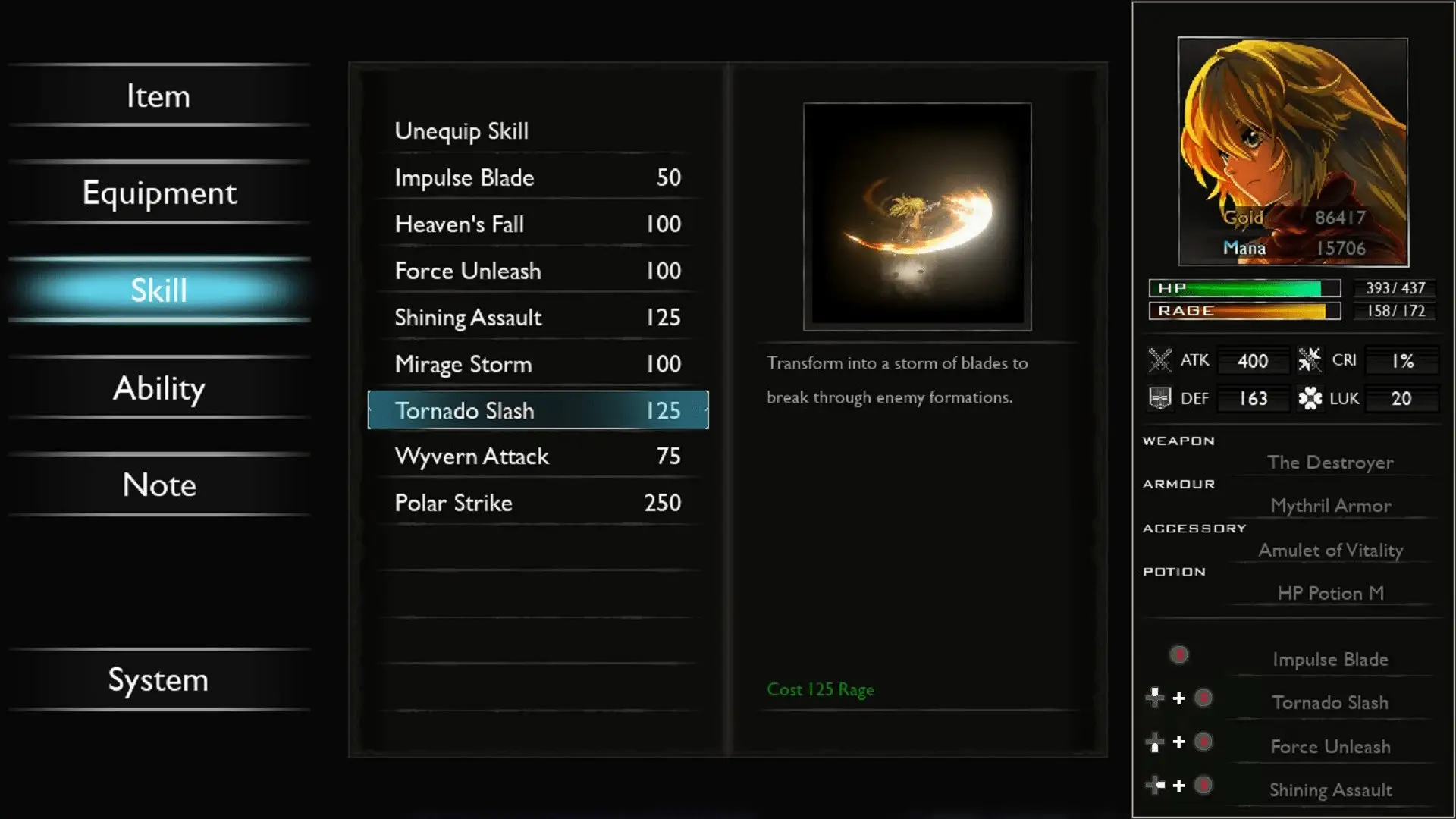Click the Tornado Slash preview image
Viewport: 1456px width, 819px height.
click(917, 217)
